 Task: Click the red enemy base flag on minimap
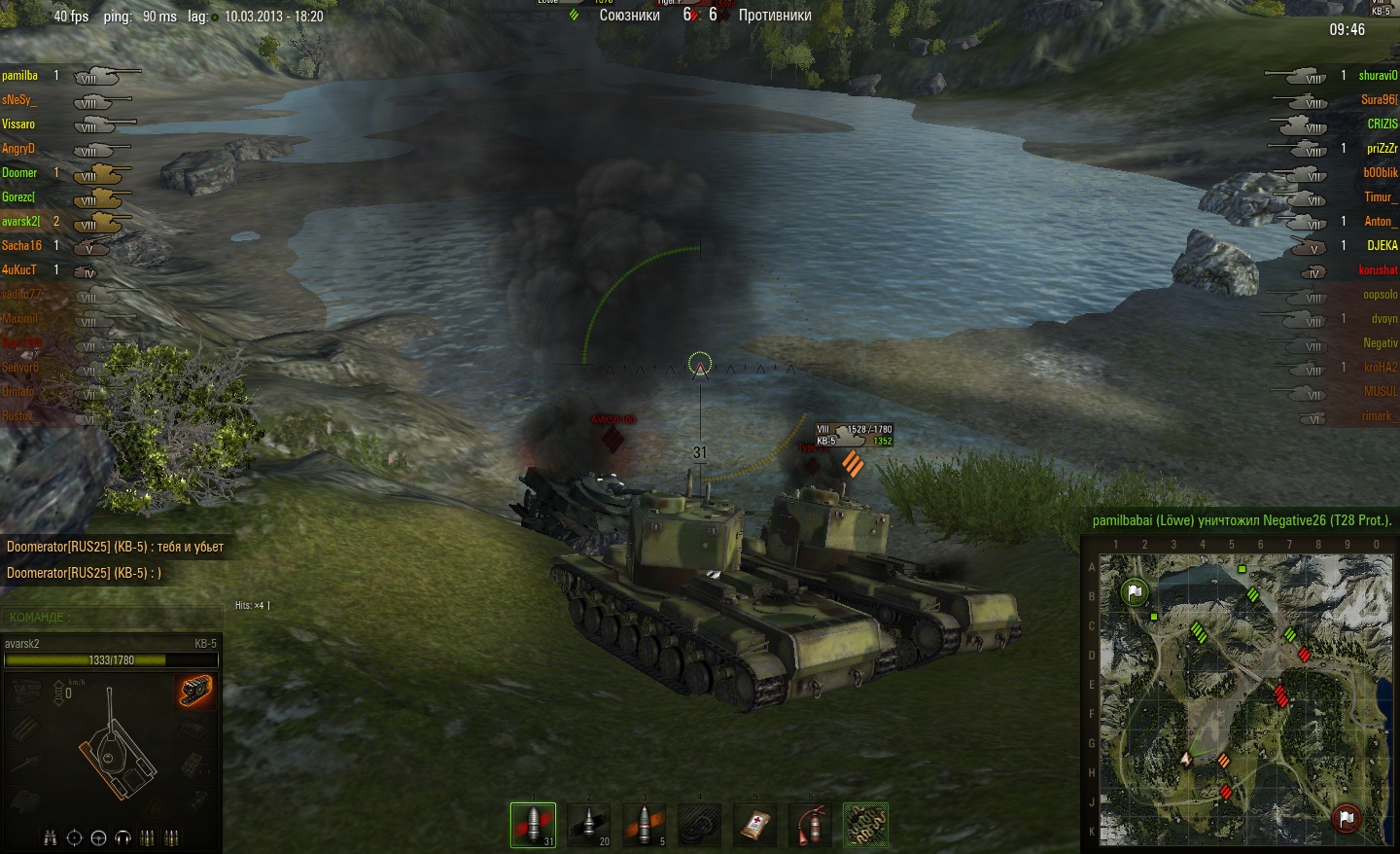(x=1347, y=818)
